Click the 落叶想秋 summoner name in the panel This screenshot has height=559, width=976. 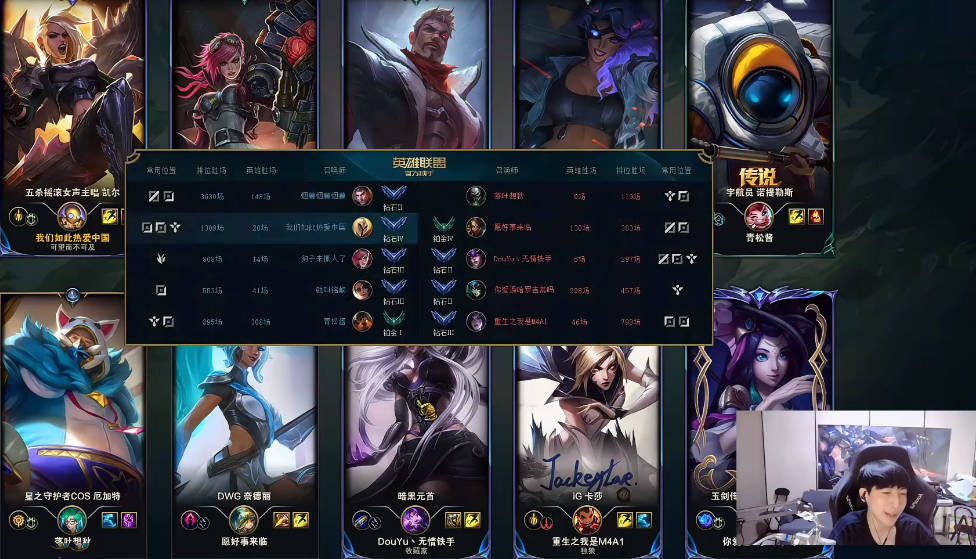[x=509, y=196]
